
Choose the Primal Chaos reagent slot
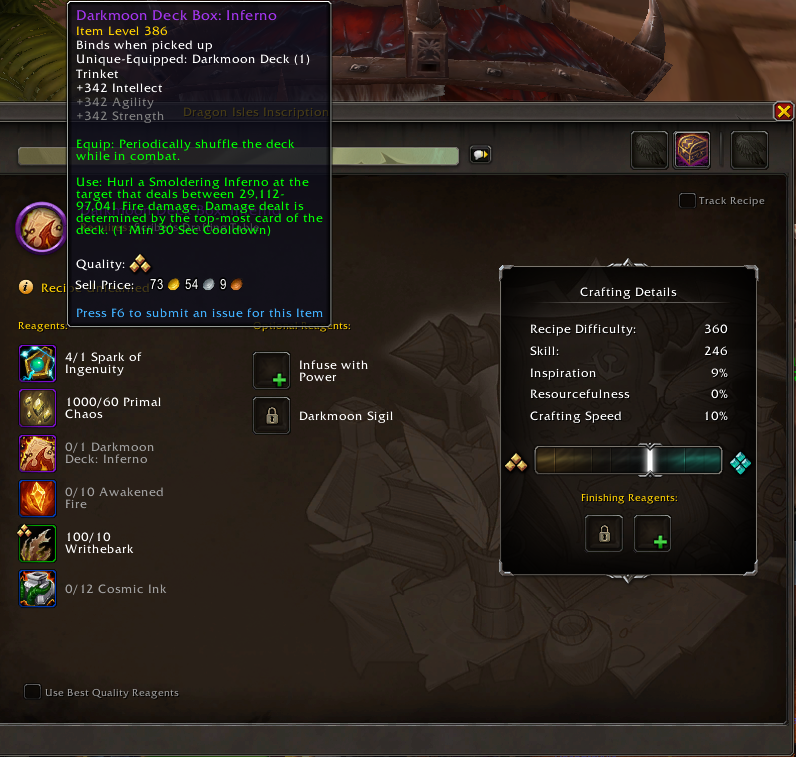click(38, 408)
